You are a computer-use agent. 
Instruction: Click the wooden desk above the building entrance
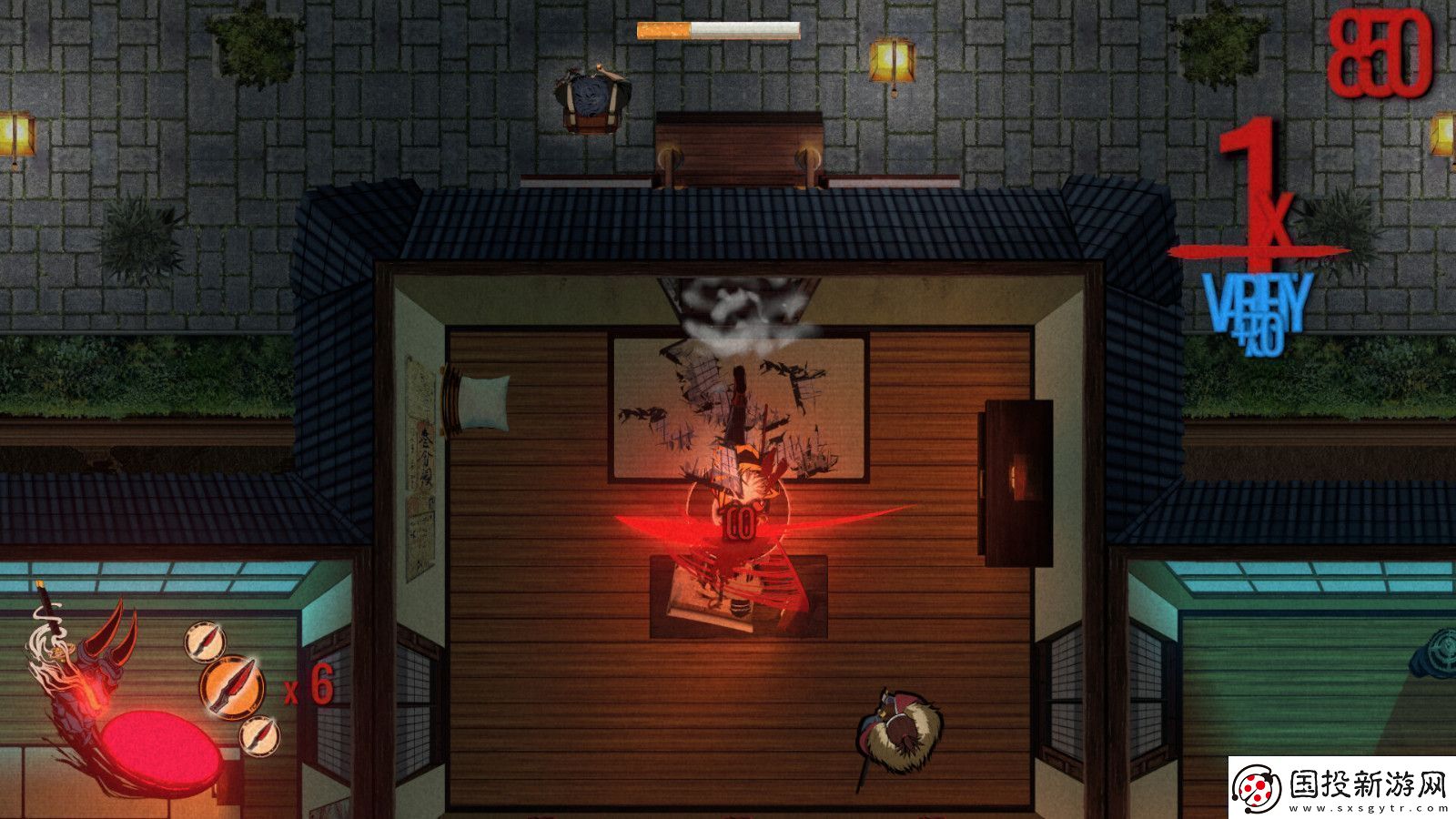[737, 146]
